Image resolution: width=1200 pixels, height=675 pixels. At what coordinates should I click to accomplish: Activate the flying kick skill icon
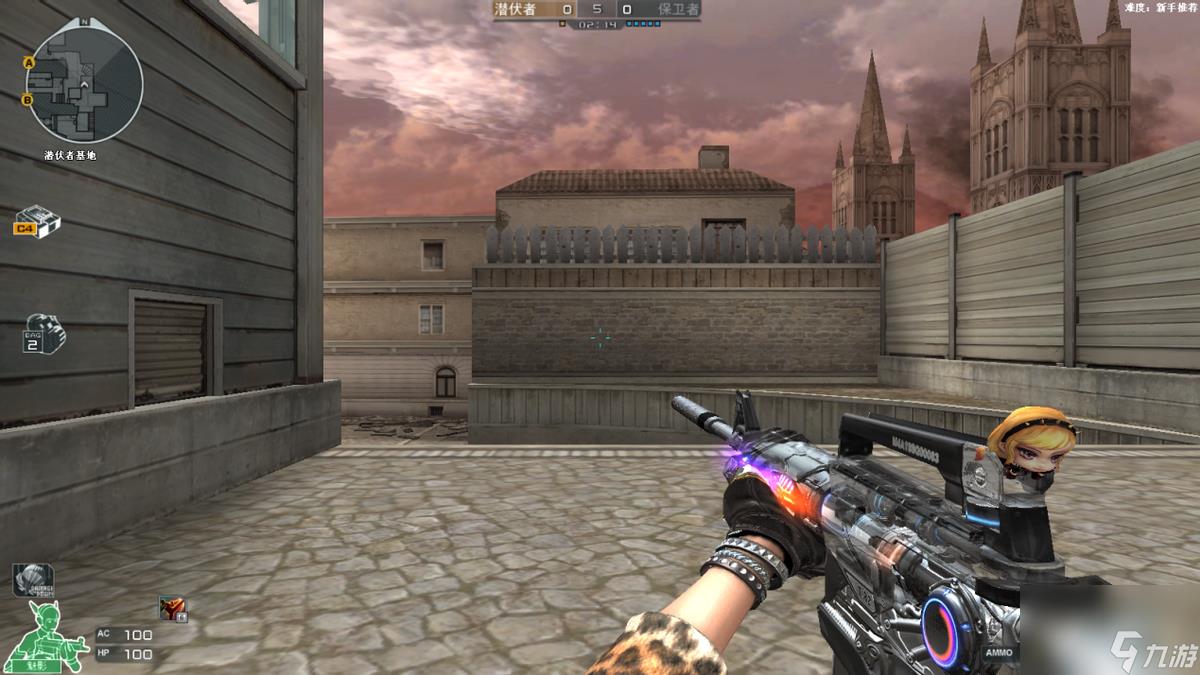173,608
